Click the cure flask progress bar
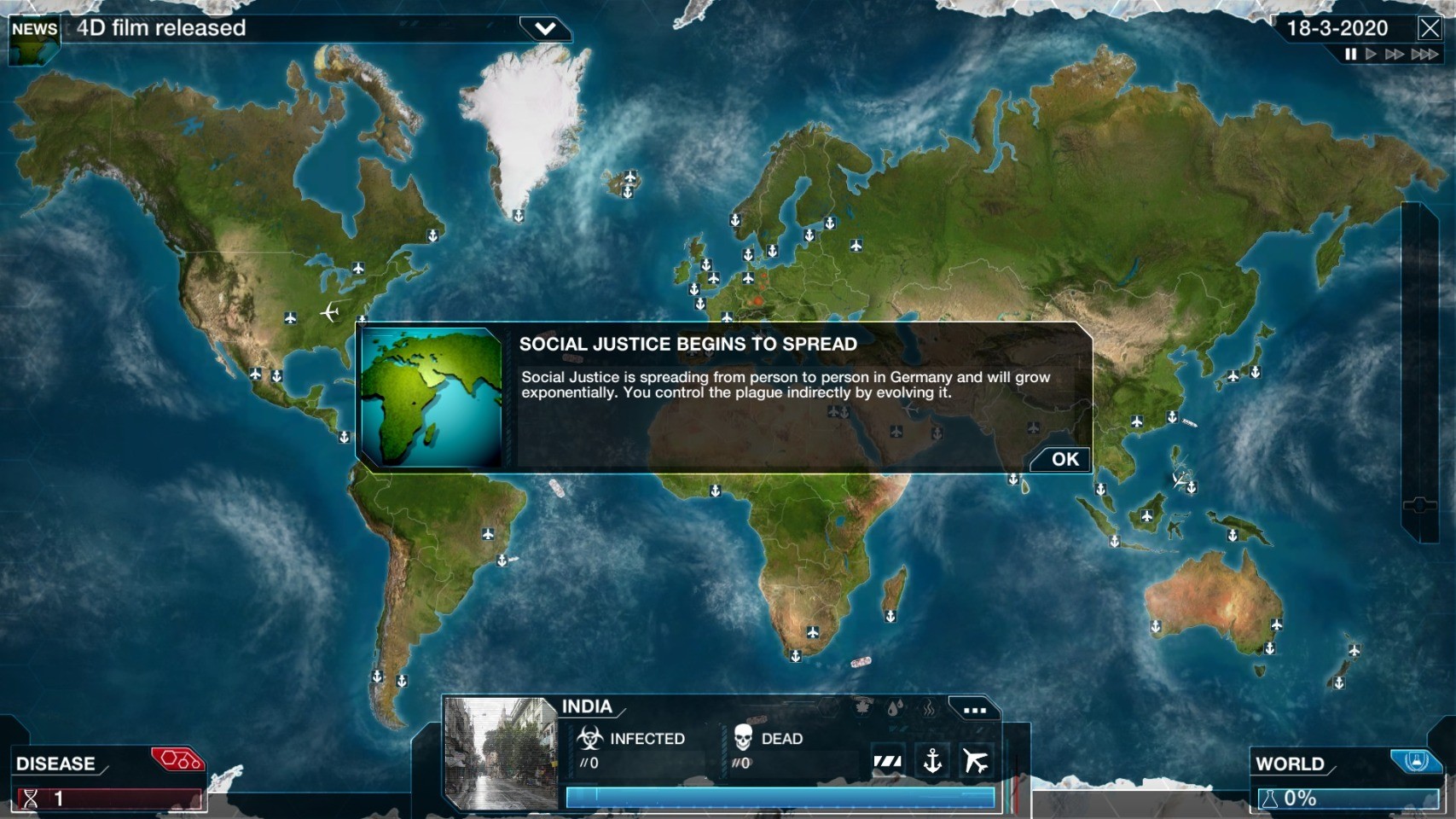Image resolution: width=1456 pixels, height=819 pixels. point(1348,799)
